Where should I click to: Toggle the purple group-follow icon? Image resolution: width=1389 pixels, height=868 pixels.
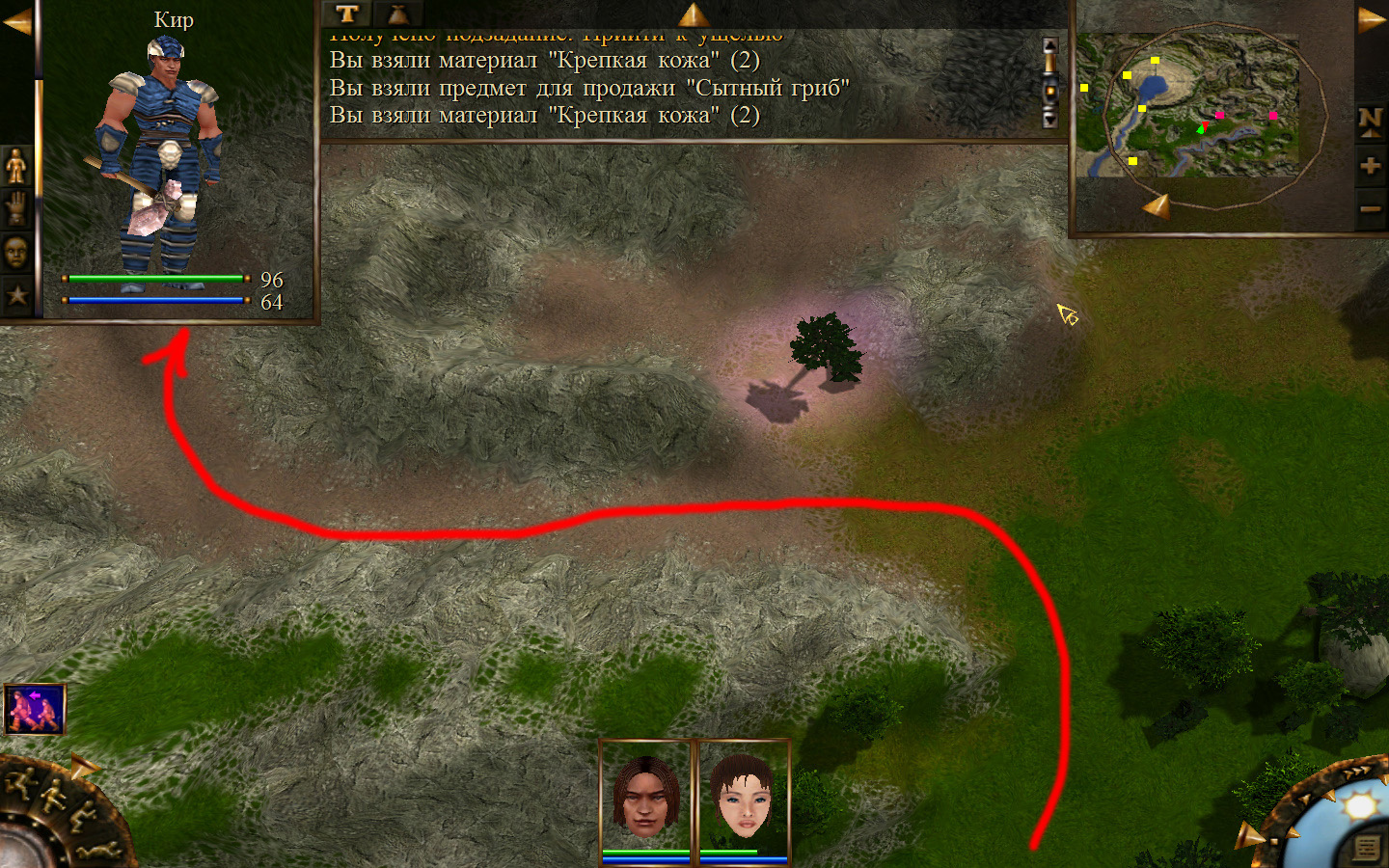pyautogui.click(x=35, y=709)
